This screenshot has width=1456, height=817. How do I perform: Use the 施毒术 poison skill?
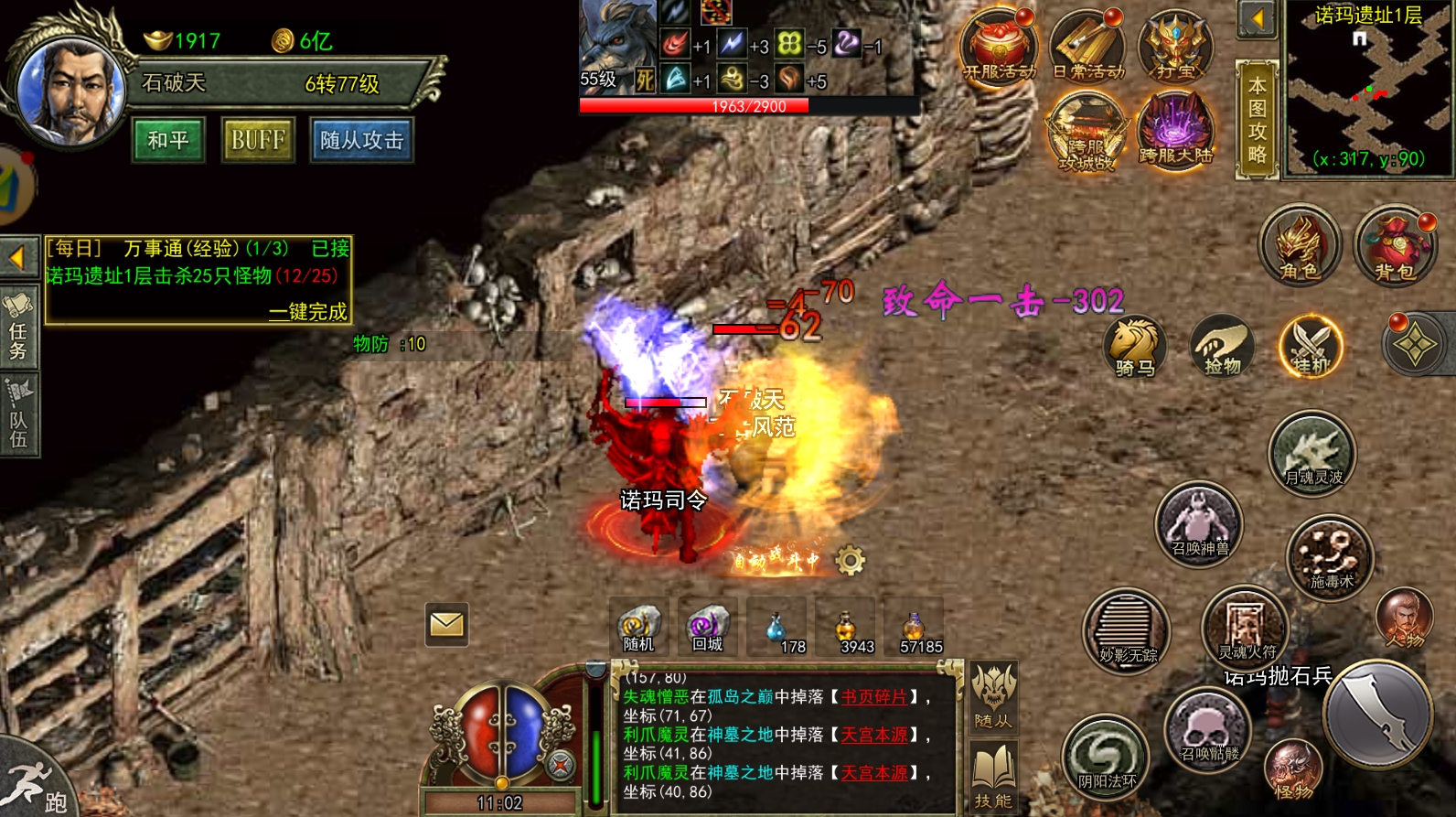(1330, 556)
